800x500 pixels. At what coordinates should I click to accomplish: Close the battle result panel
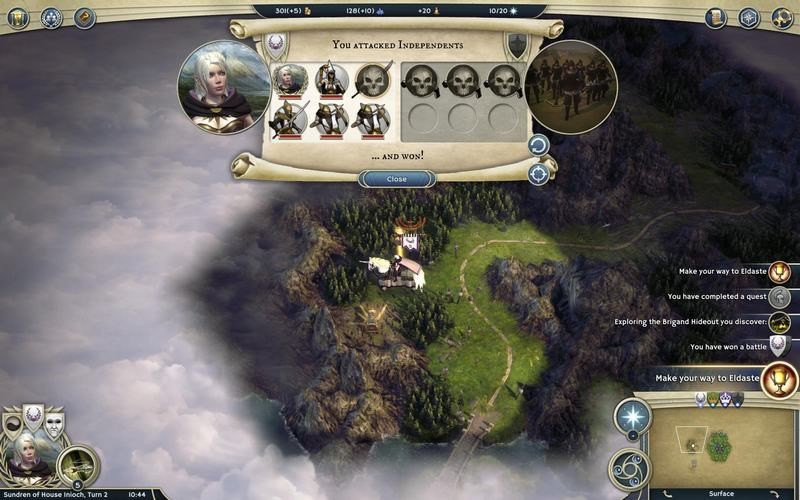pos(397,179)
